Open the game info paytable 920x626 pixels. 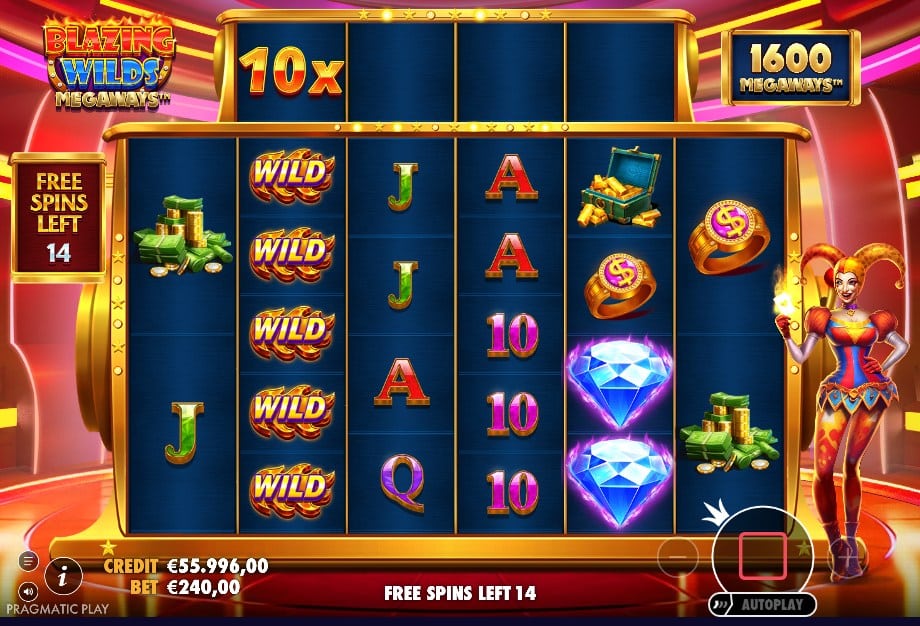pyautogui.click(x=64, y=574)
